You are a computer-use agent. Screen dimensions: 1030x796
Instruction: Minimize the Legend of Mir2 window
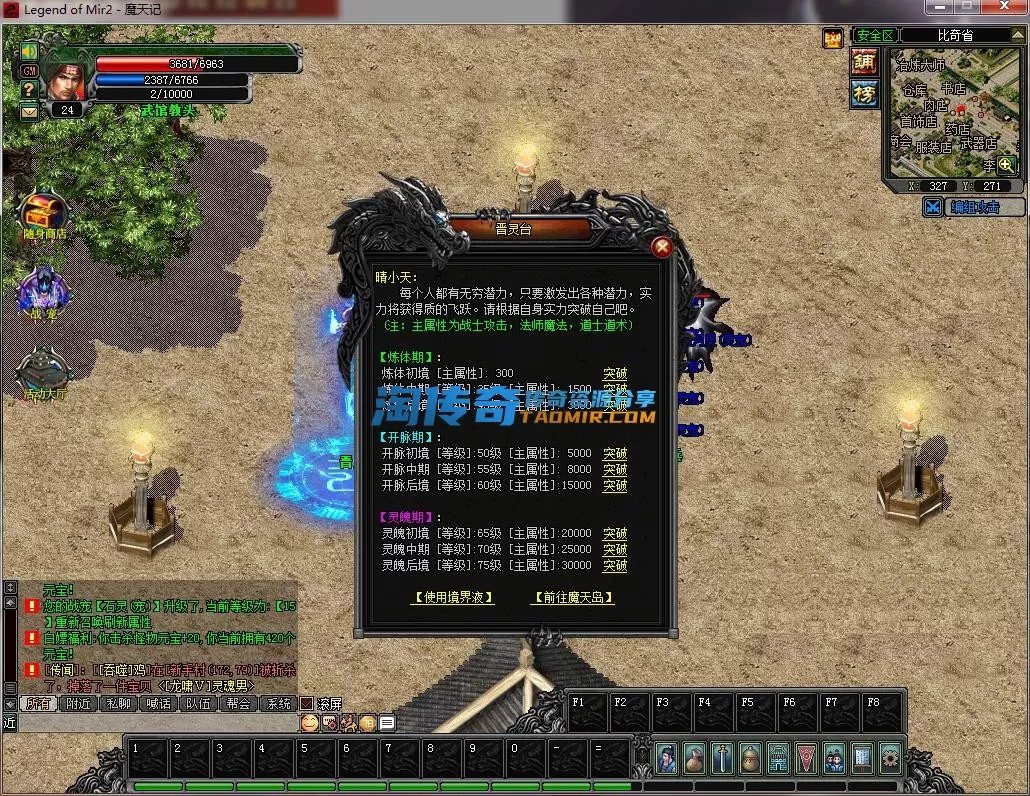click(x=938, y=7)
